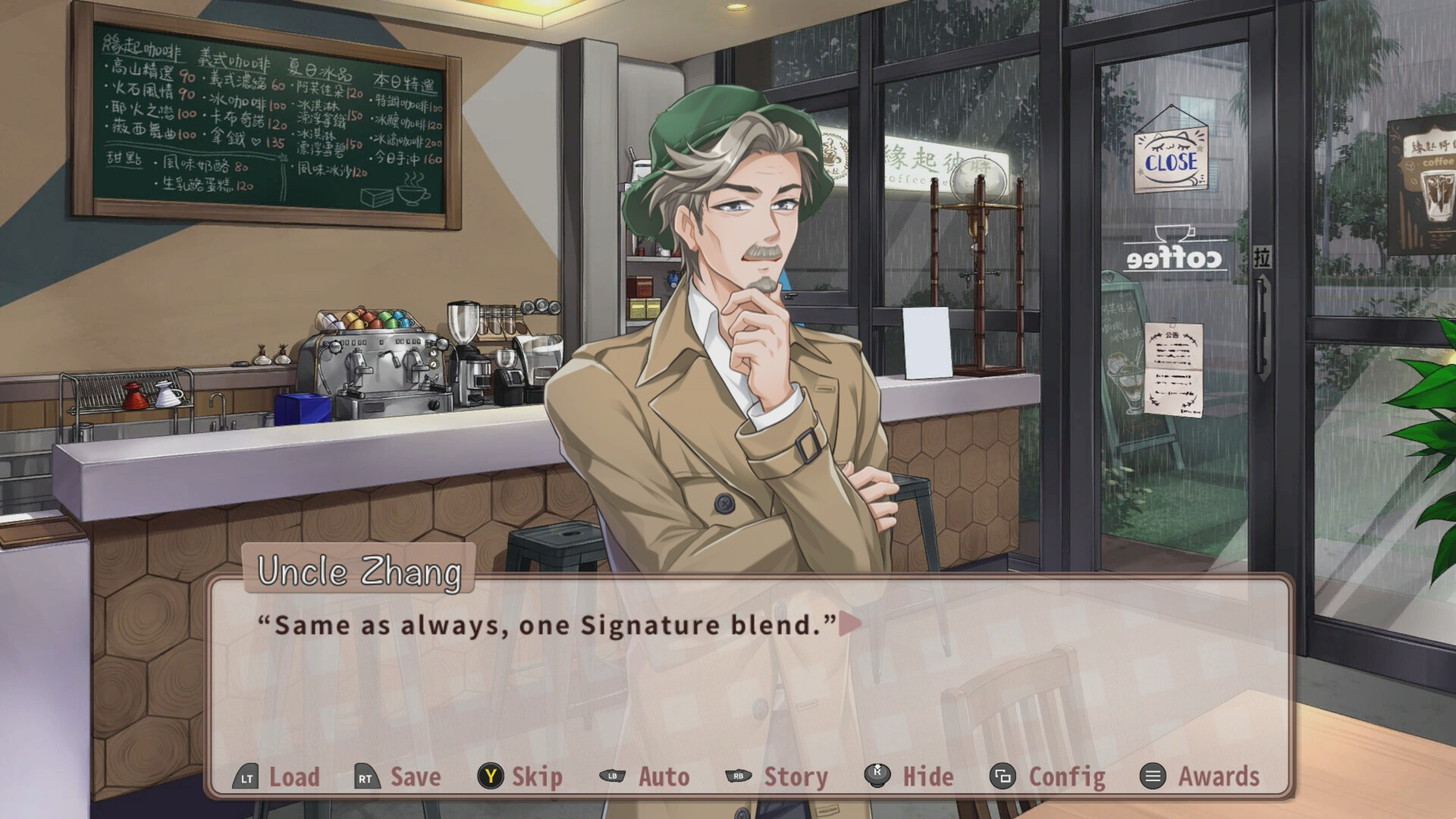Screen dimensions: 1456x819
Task: Load a saved game
Action: (295, 777)
